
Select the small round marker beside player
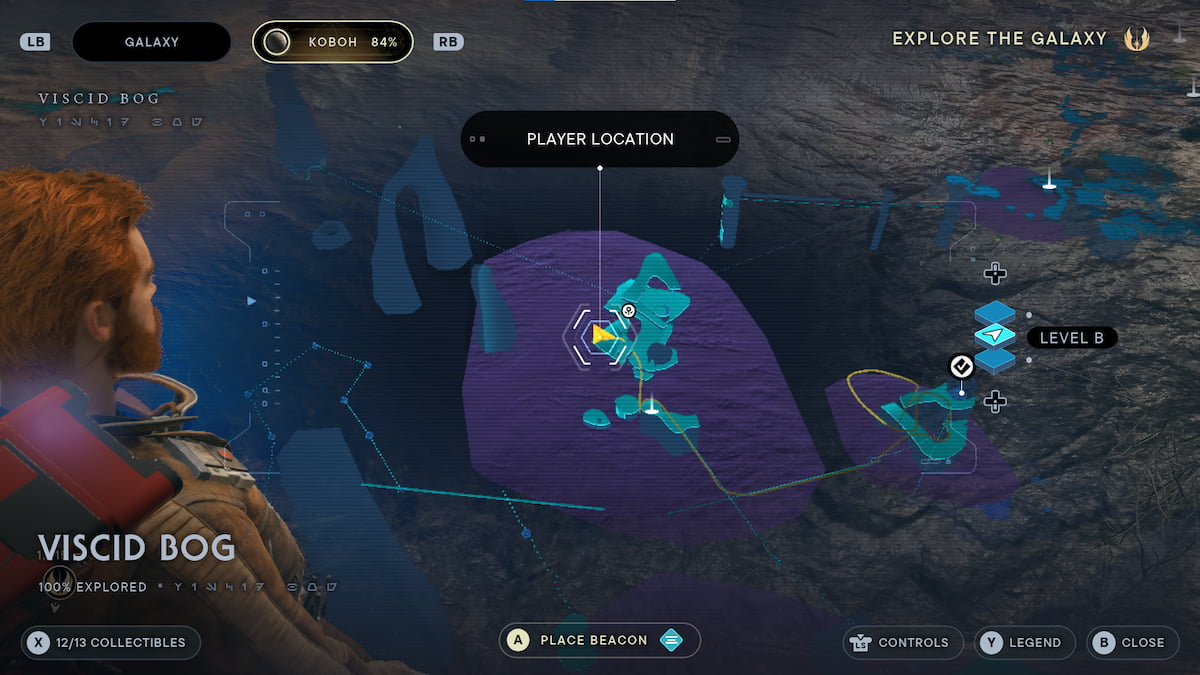(x=628, y=311)
